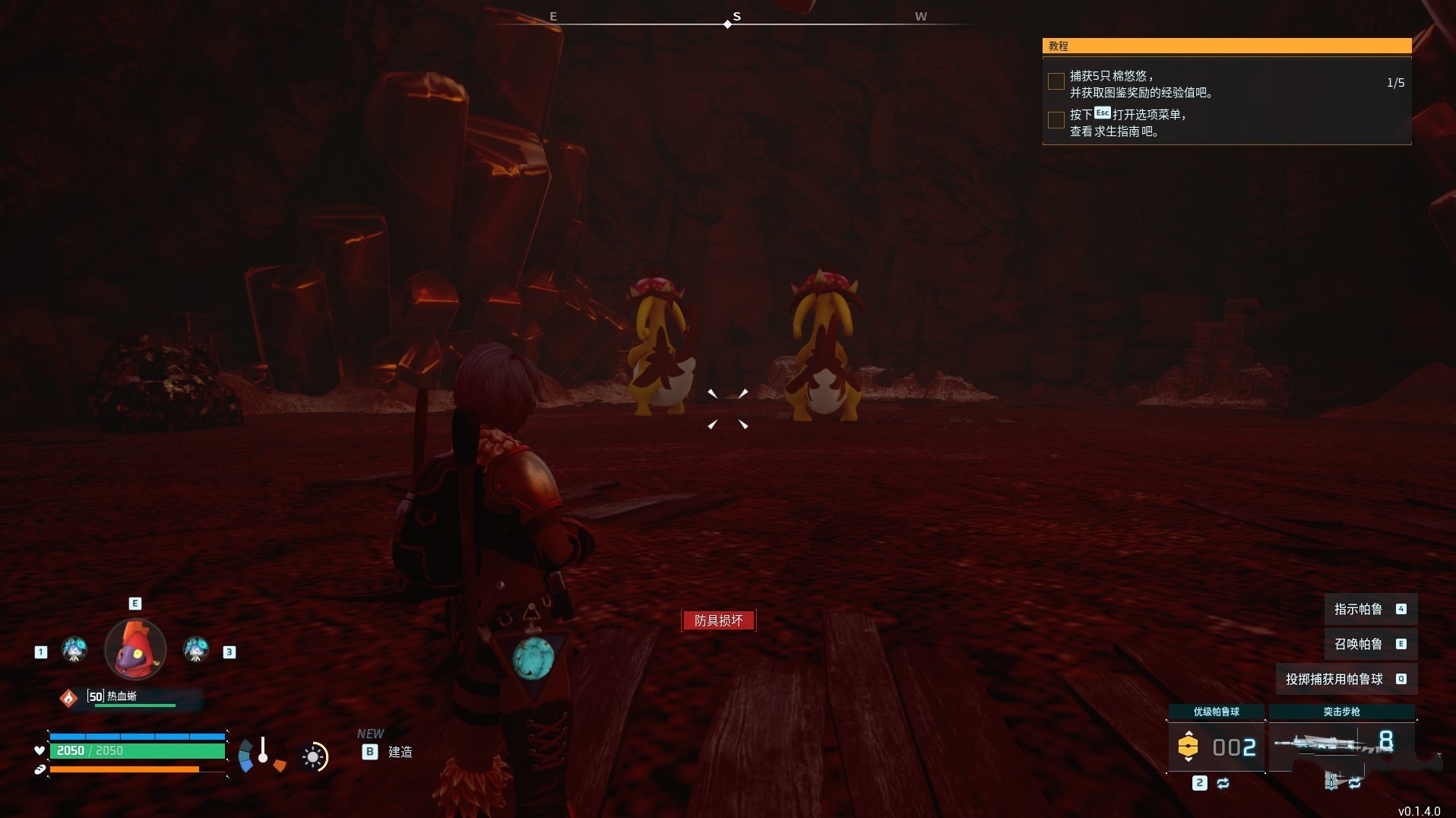Click the sun time-of-day icon
Image resolution: width=1456 pixels, height=818 pixels.
pyautogui.click(x=313, y=756)
